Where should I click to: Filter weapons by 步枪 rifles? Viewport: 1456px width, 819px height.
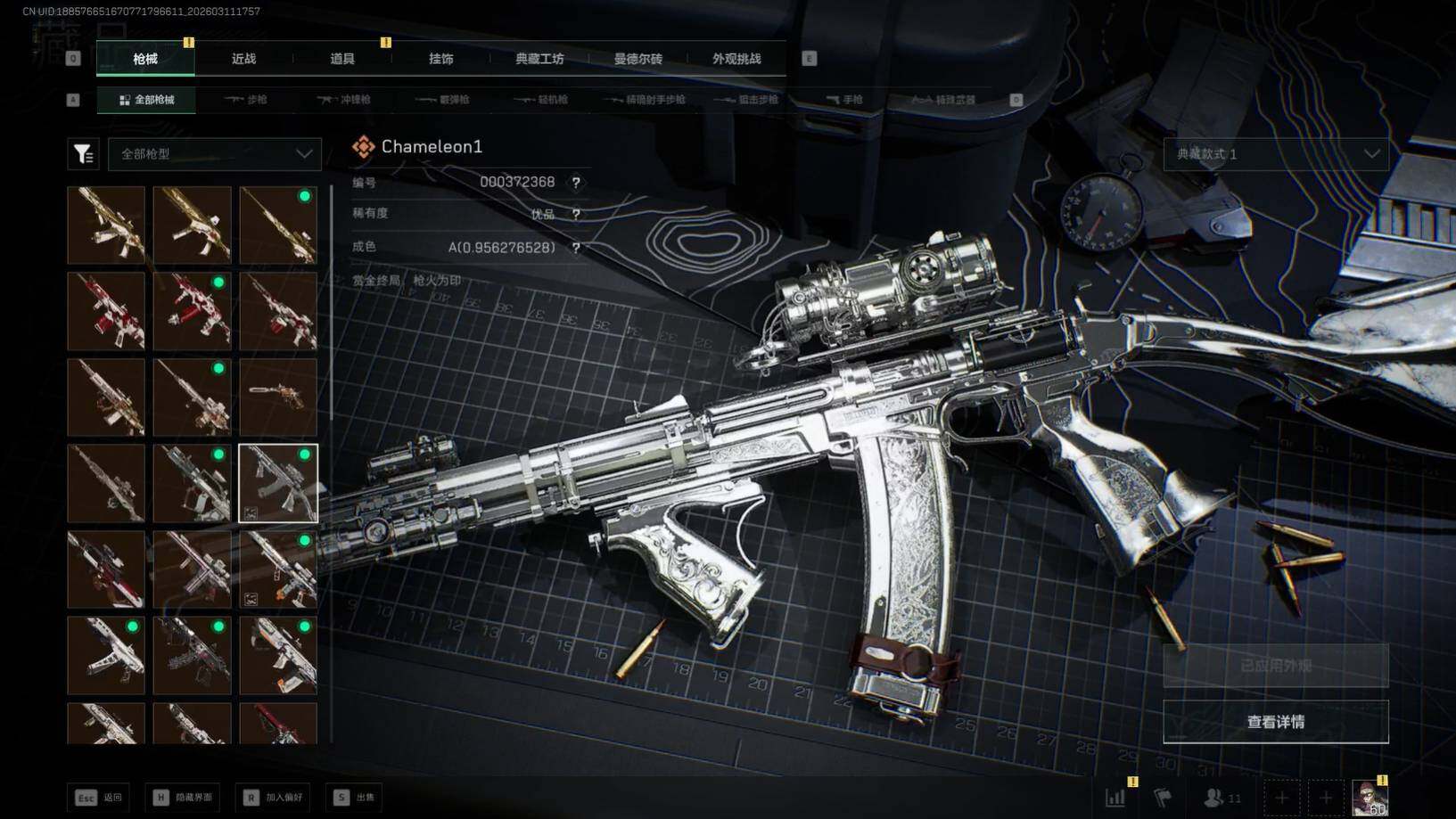pos(247,100)
